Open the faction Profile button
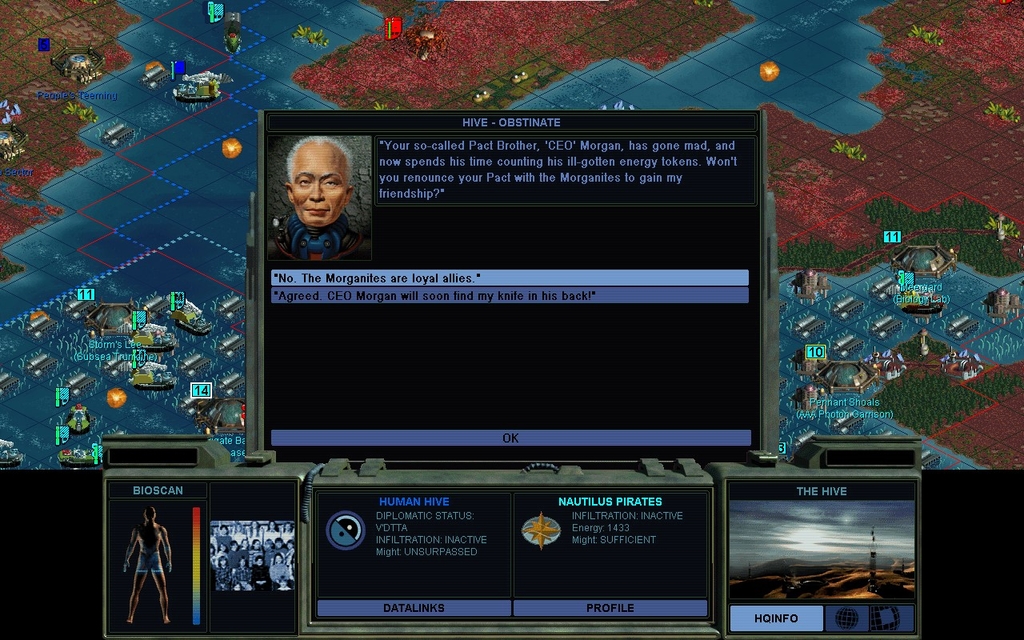Viewport: 1024px width, 640px height. coord(610,608)
